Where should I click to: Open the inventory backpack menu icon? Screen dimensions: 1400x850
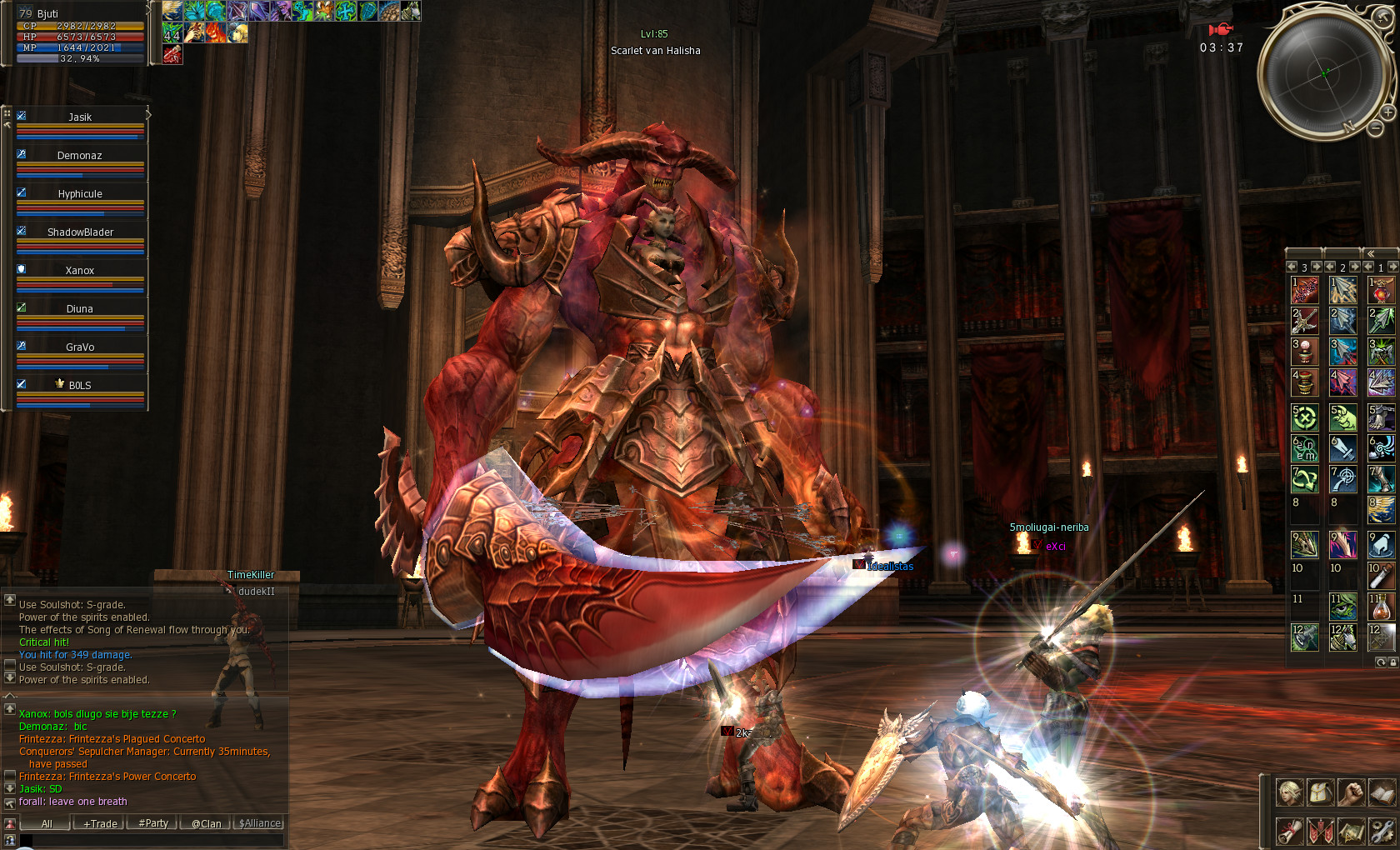(x=1321, y=792)
